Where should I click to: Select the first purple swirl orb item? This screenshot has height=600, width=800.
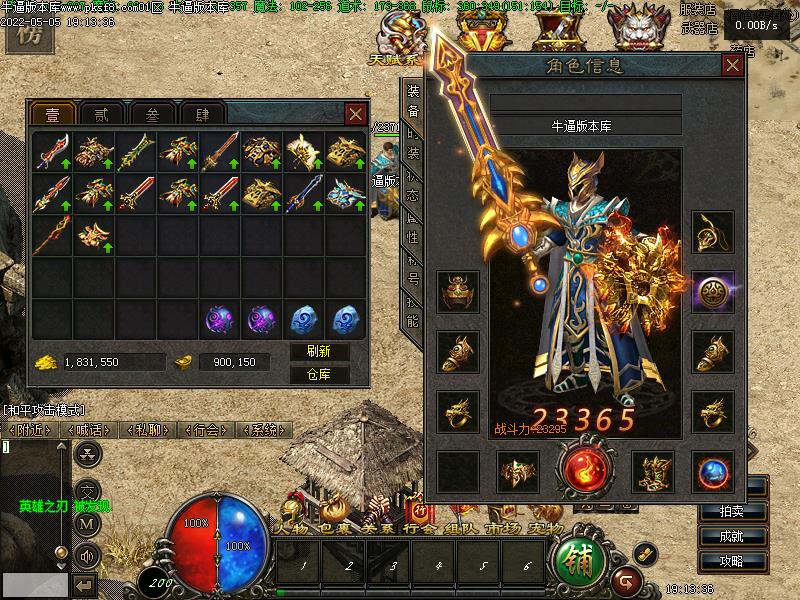[220, 319]
